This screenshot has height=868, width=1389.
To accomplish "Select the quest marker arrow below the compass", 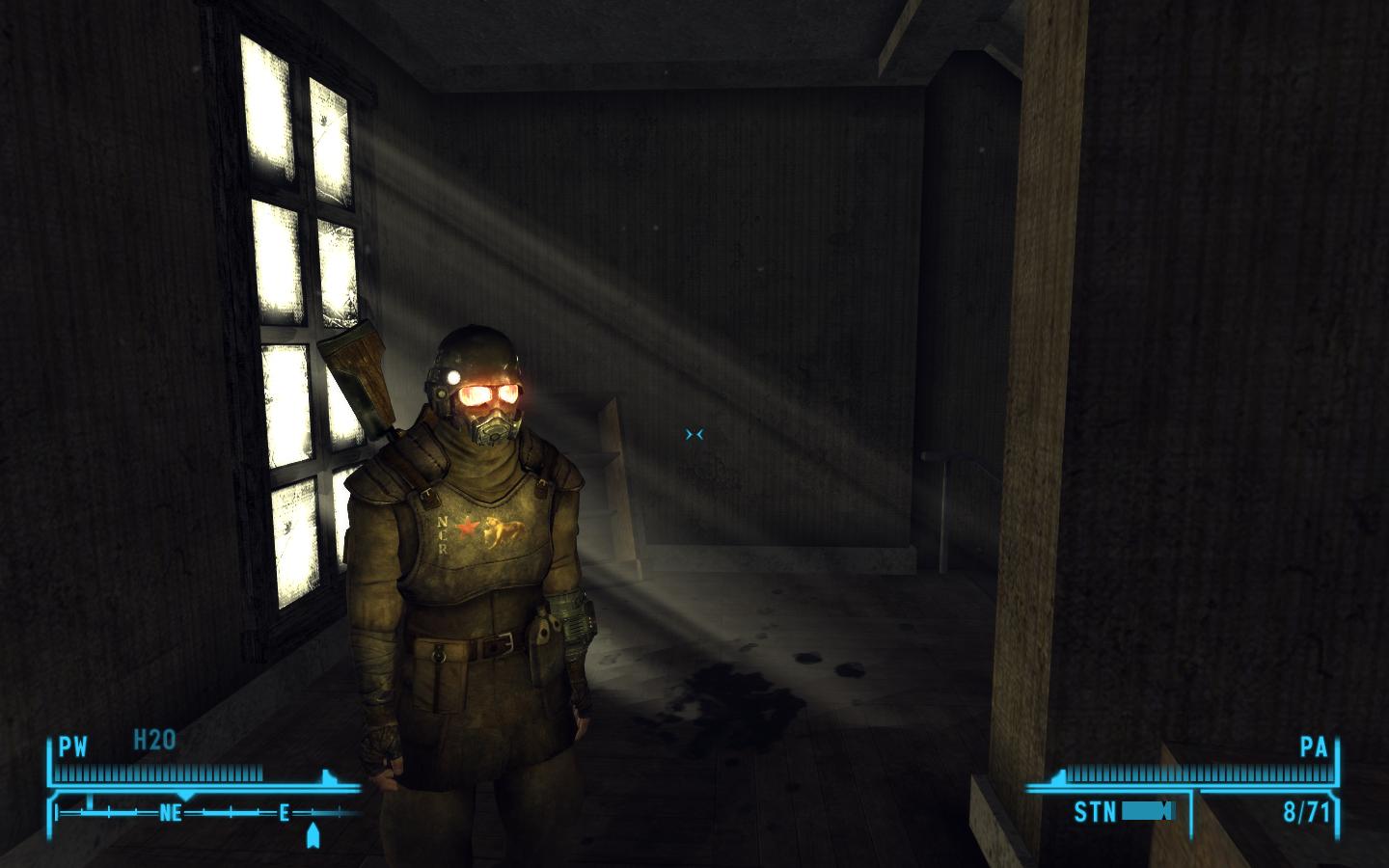I will [x=313, y=835].
